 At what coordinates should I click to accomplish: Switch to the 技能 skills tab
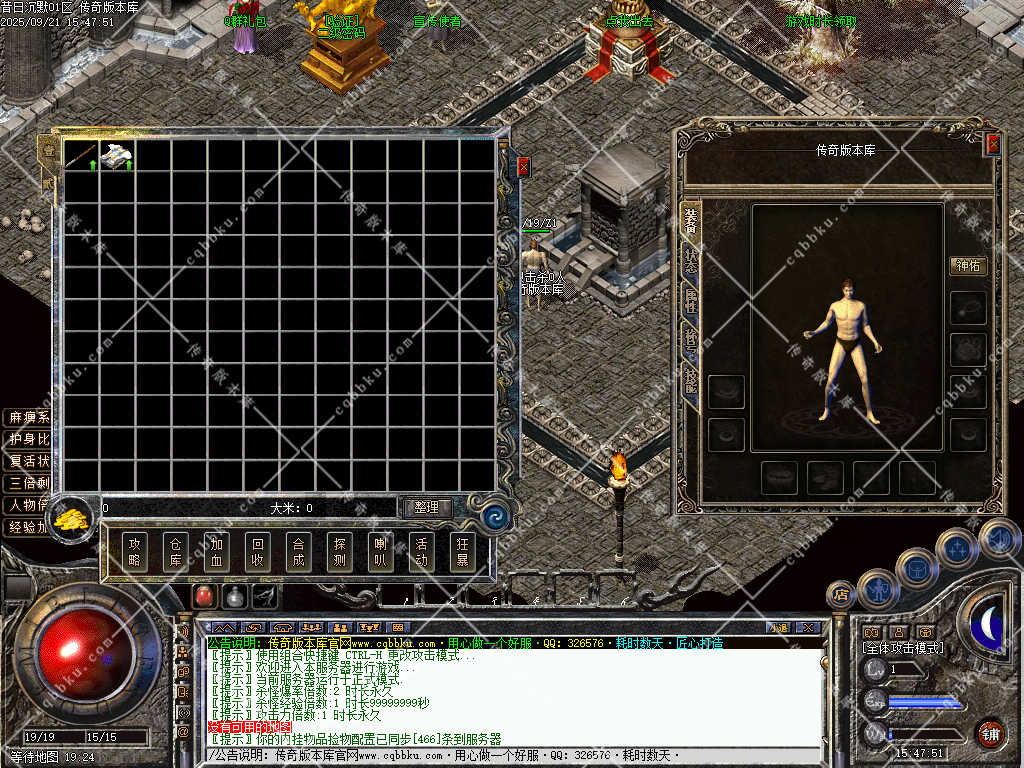(690, 379)
